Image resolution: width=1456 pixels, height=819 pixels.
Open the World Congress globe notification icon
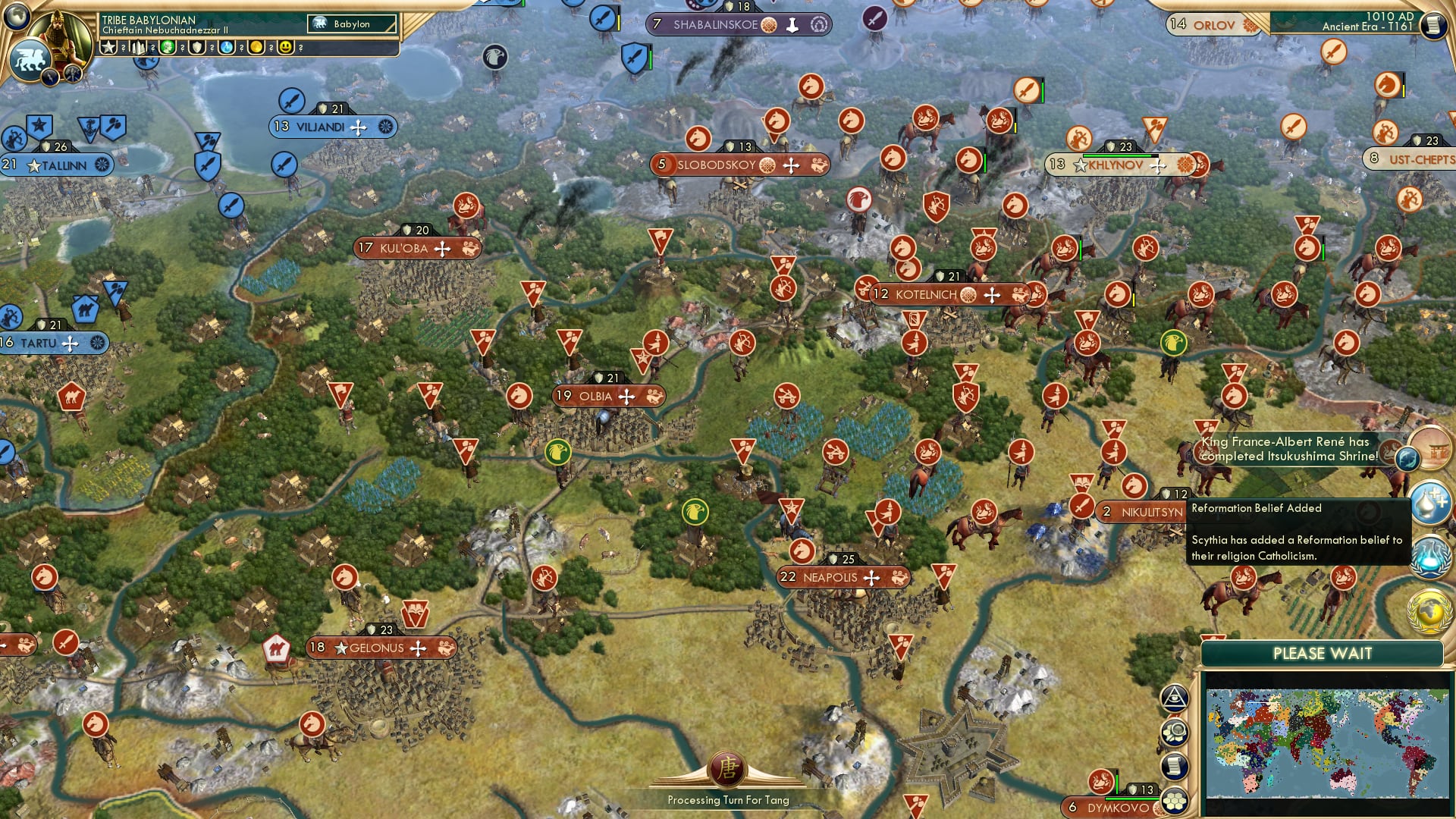[1429, 610]
